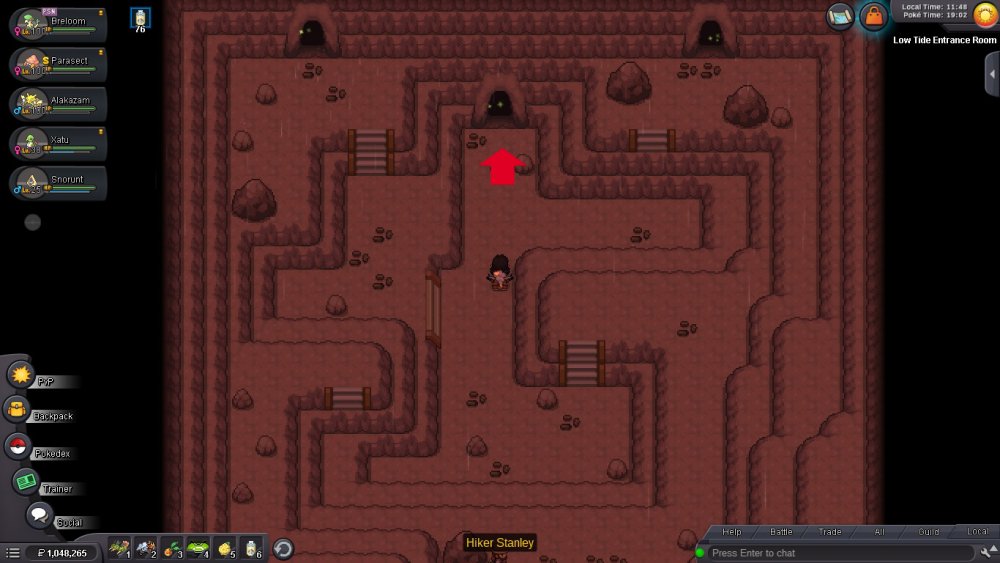Screen dimensions: 1000x563
Task: Open the map scroll icon
Action: [x=840, y=15]
